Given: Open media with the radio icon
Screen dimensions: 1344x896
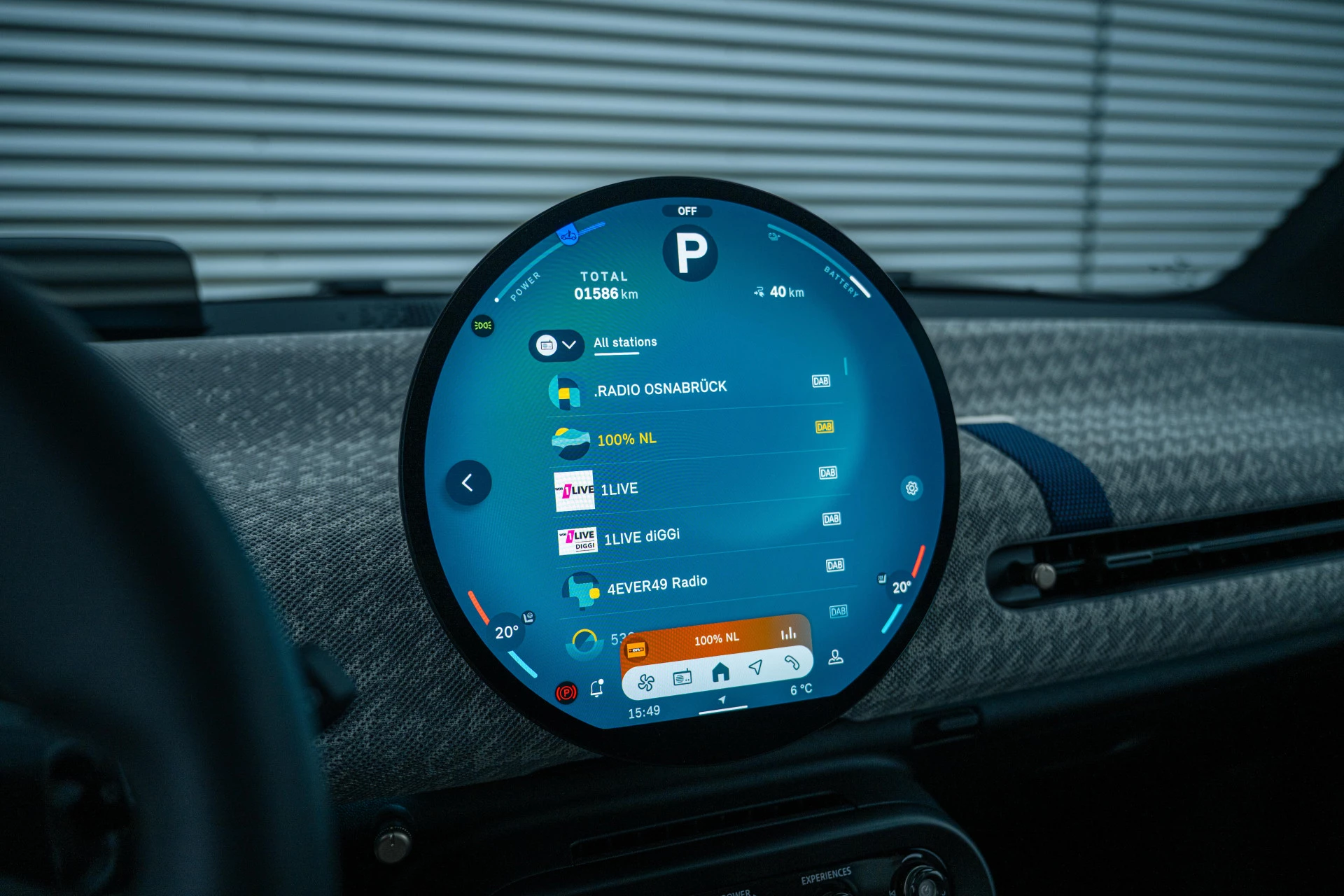Looking at the screenshot, I should click(x=682, y=677).
